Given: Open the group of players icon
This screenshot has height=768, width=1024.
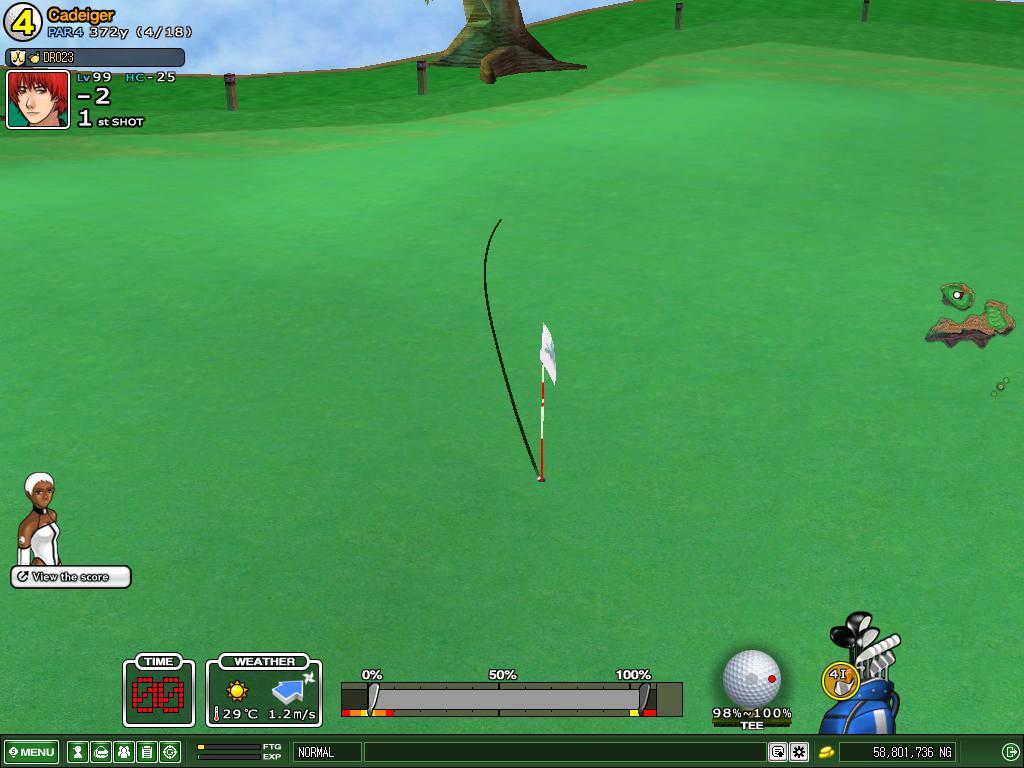Looking at the screenshot, I should [x=124, y=752].
